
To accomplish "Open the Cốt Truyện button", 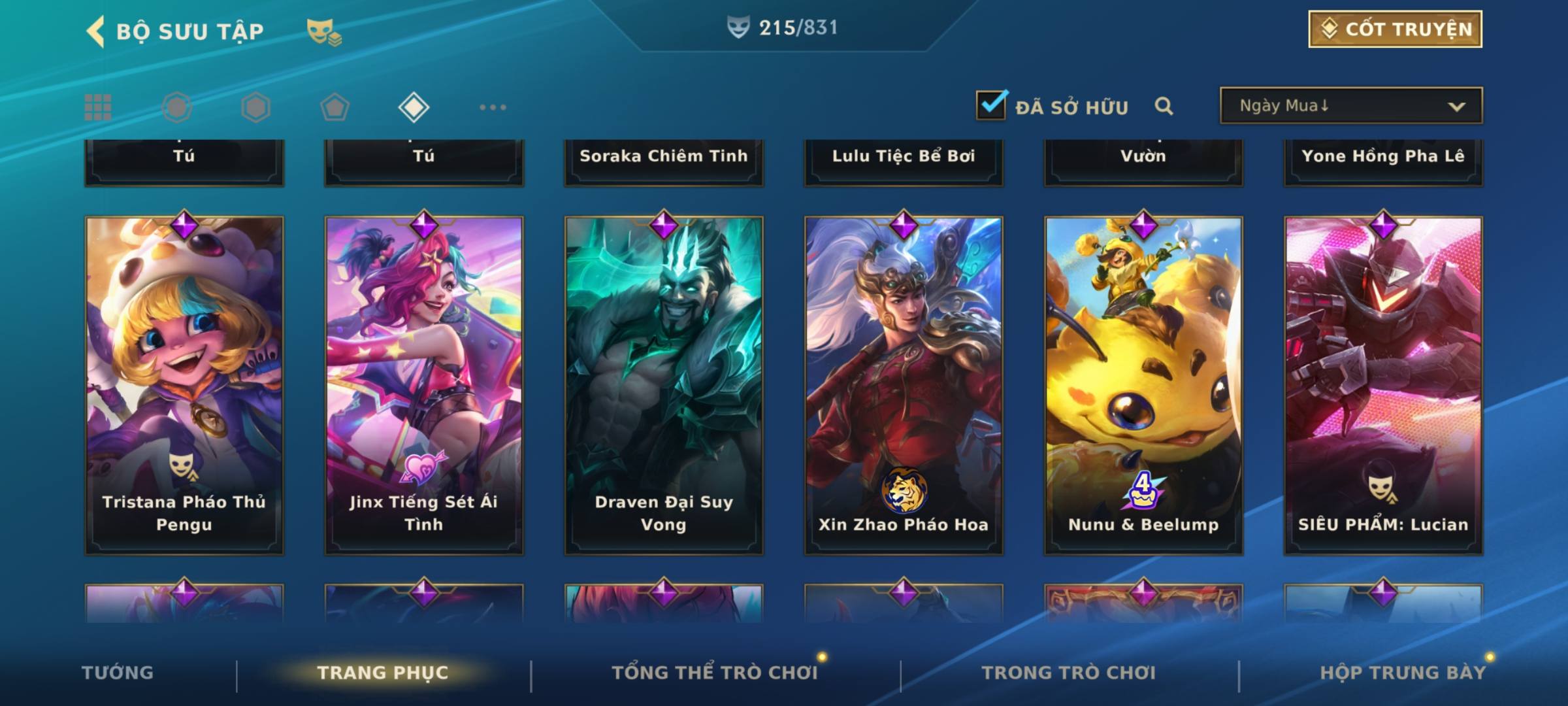I will point(1395,29).
